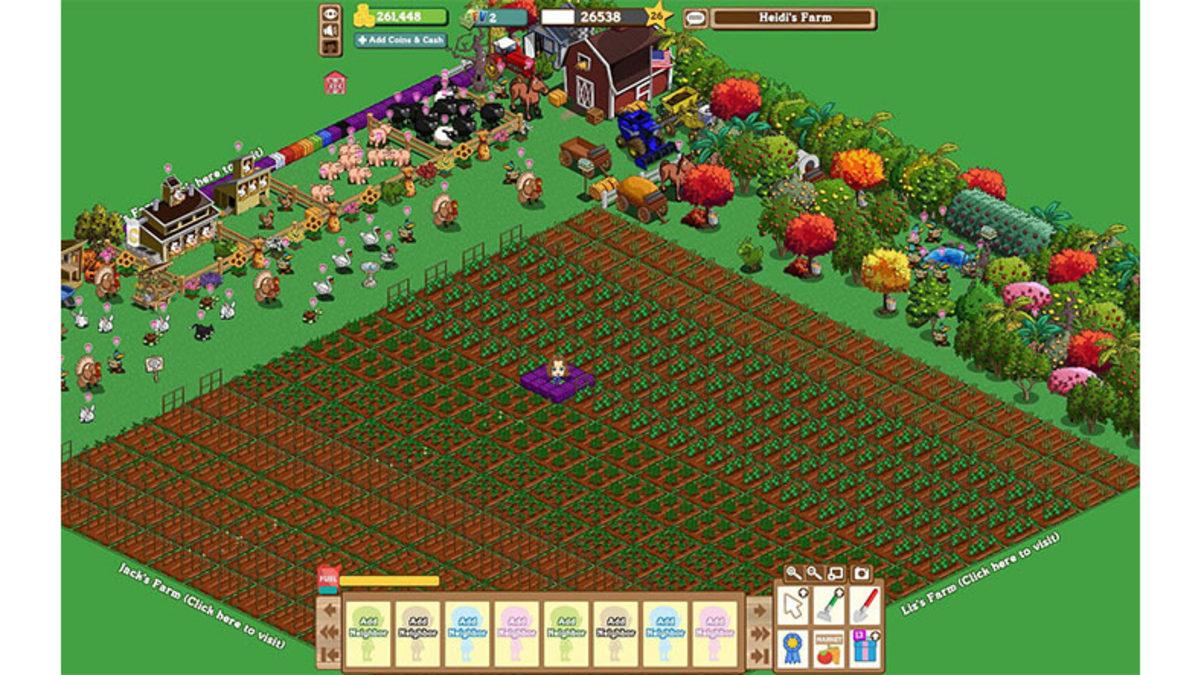Click the Heidi's Farm name banner
The image size is (1200, 675).
[793, 18]
